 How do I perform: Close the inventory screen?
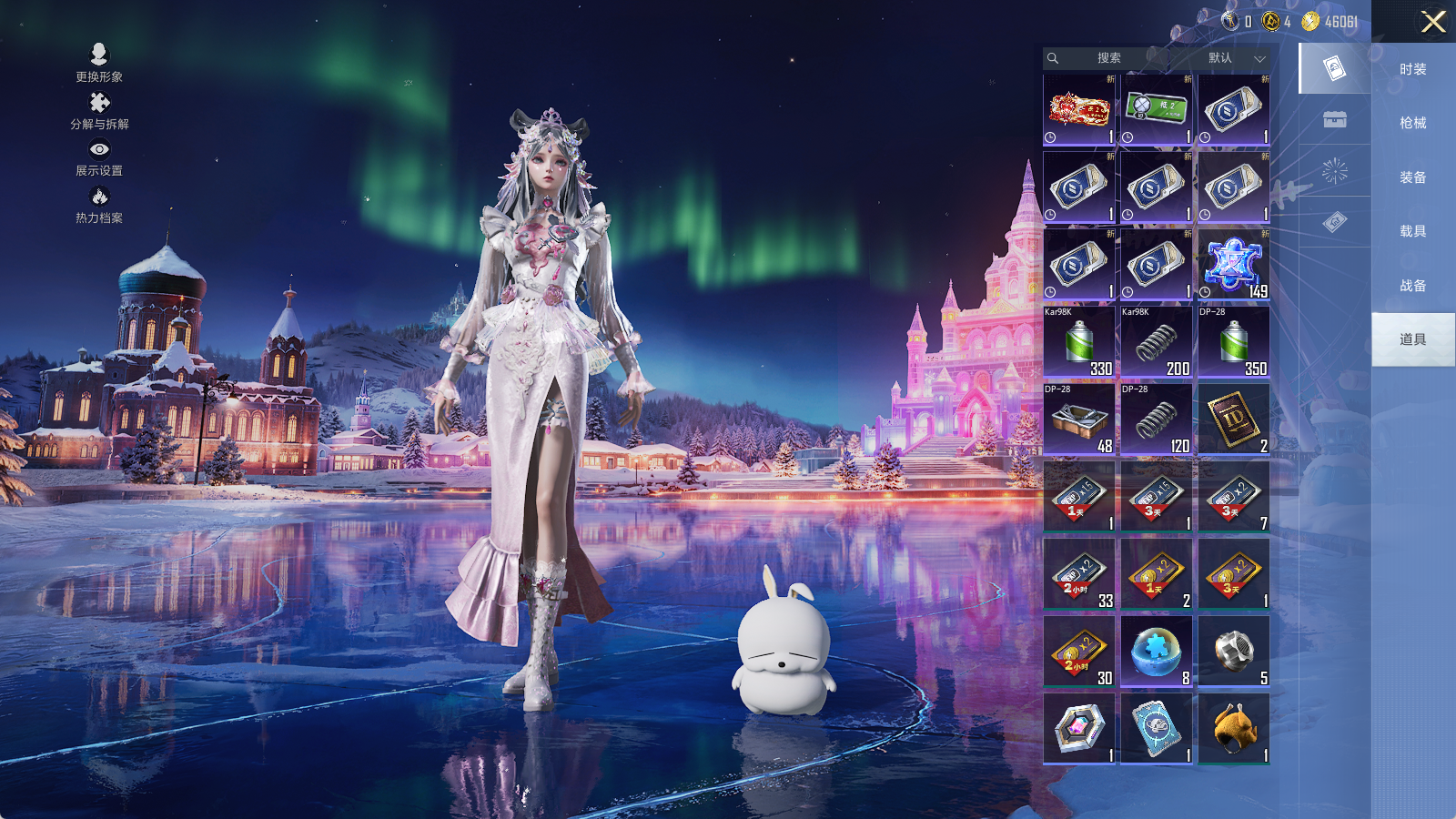(1433, 22)
